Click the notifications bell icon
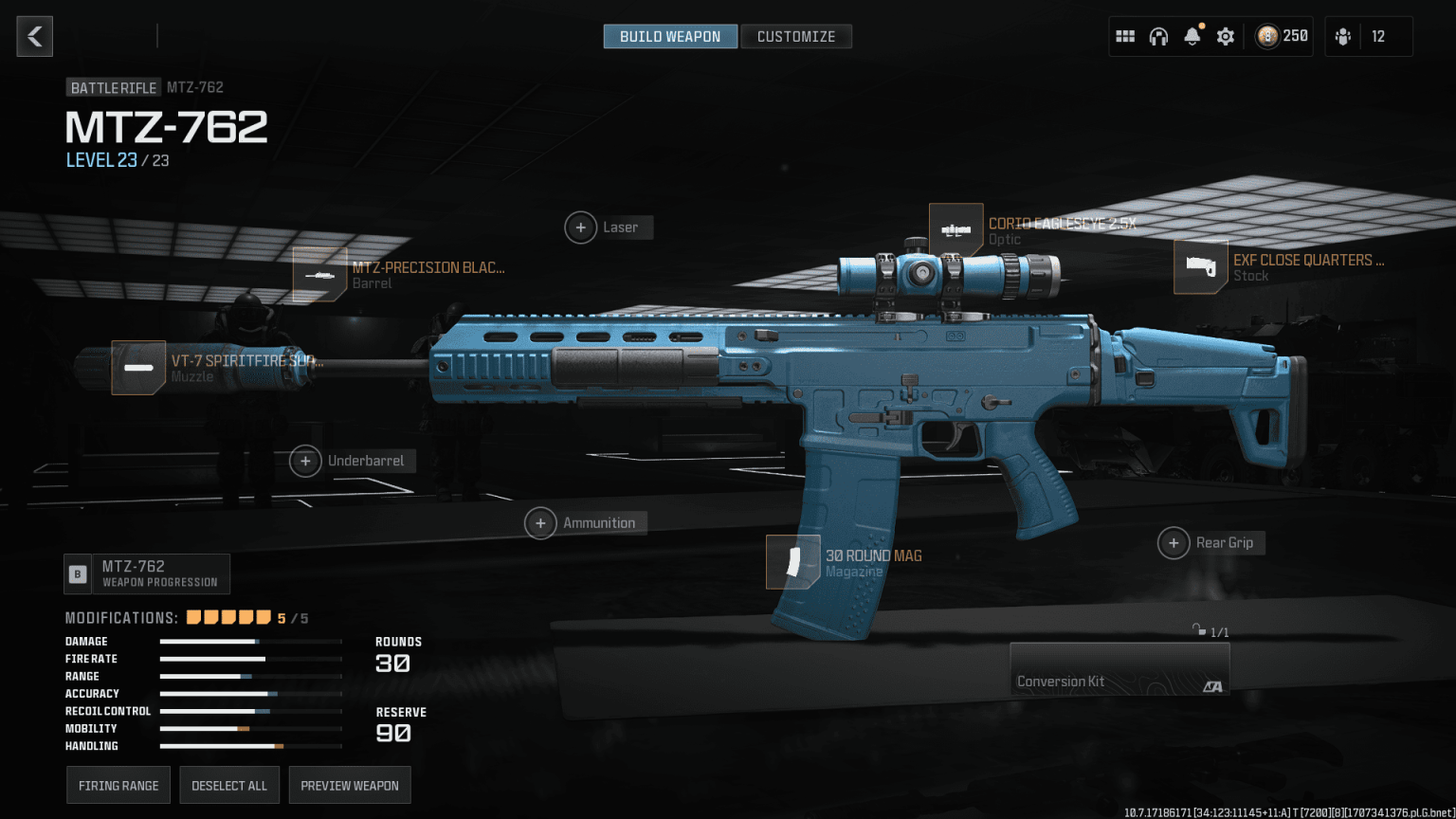 [x=1192, y=36]
